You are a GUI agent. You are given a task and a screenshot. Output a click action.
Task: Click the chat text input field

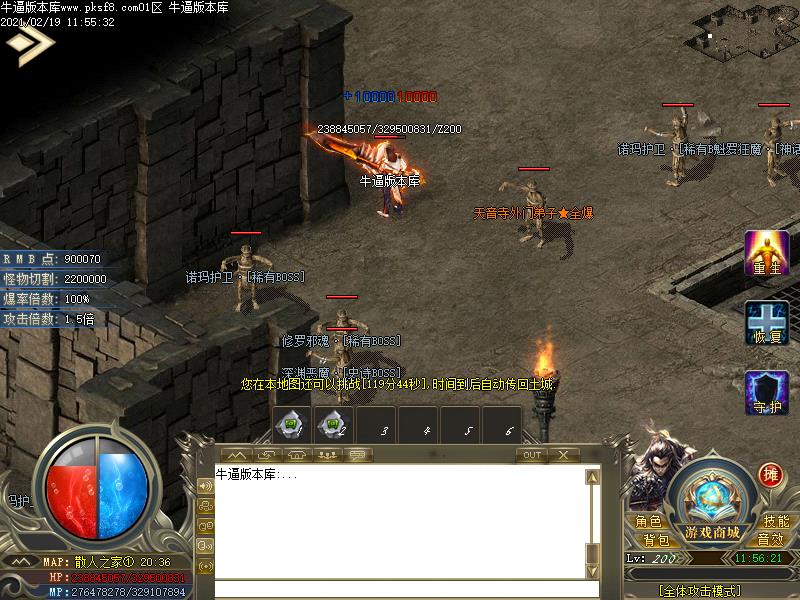click(x=400, y=588)
